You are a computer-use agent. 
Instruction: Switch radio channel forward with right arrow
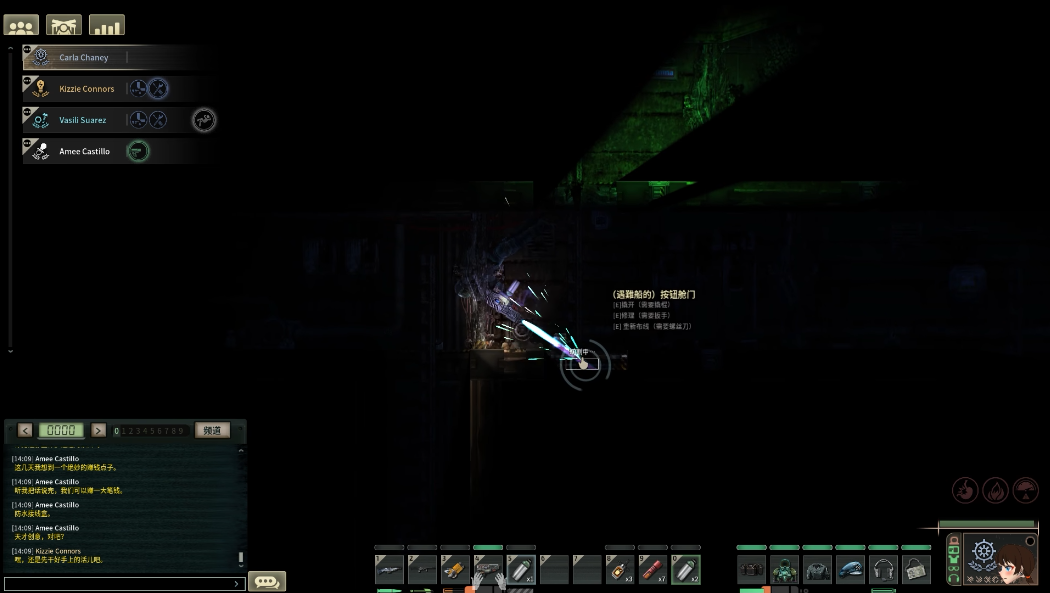click(x=98, y=430)
